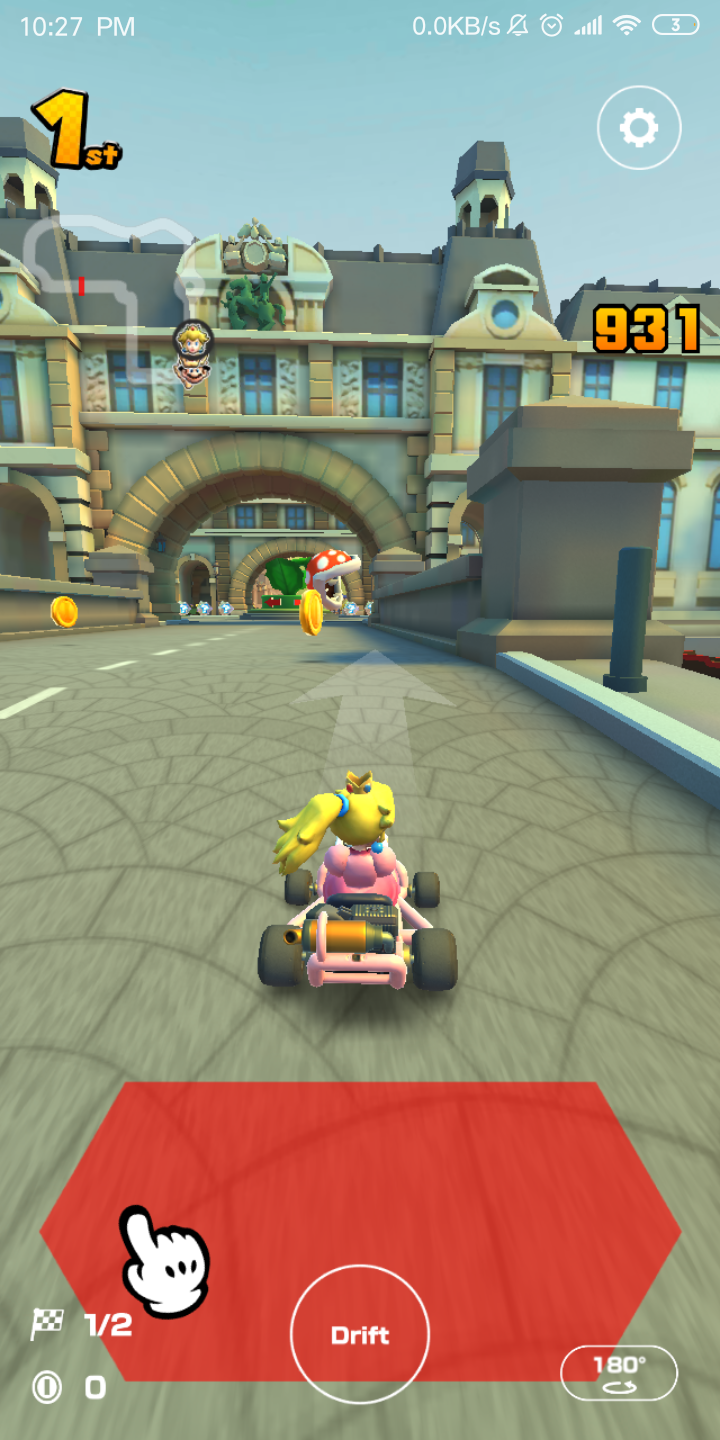
Task: Tap the Drift button
Action: pyautogui.click(x=360, y=1335)
